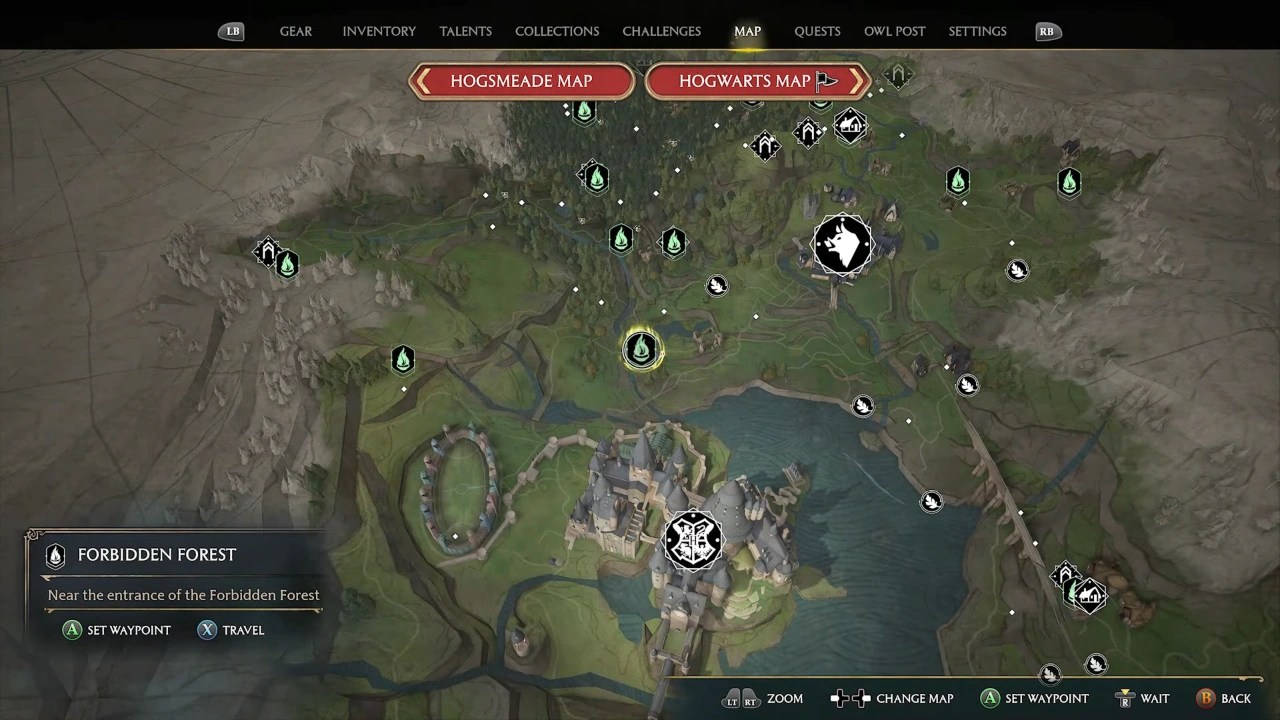Click the large hog icon marking Hogsmeade

843,245
